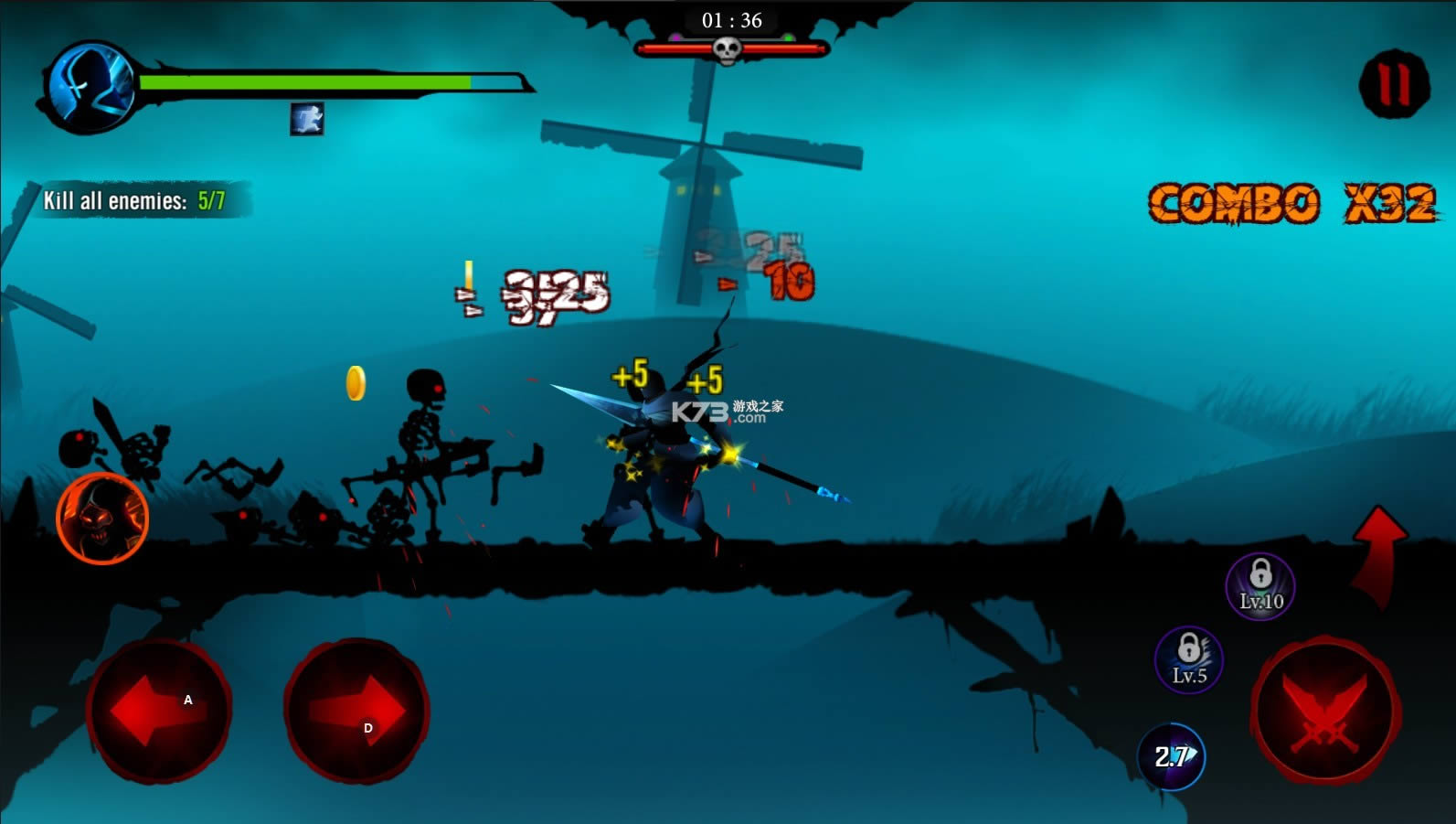
Task: Check the Kill all enemies objective tracker
Action: pos(135,200)
